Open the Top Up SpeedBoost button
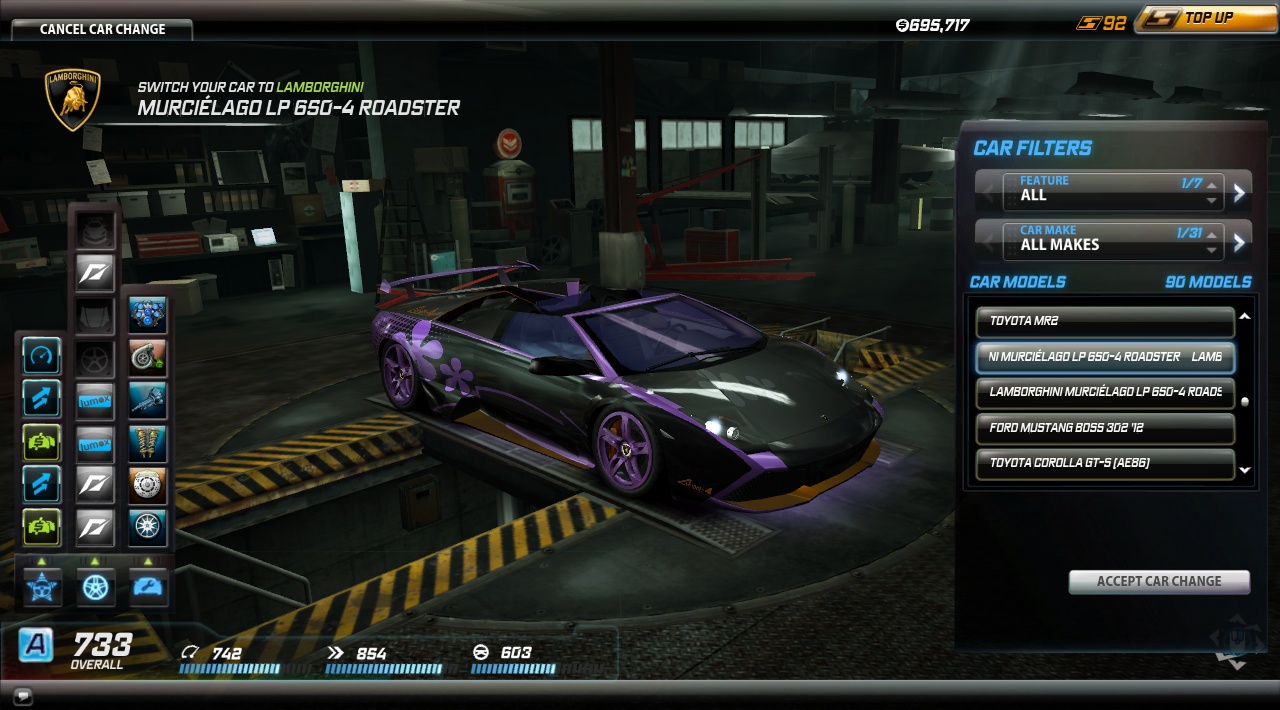 pyautogui.click(x=1206, y=18)
